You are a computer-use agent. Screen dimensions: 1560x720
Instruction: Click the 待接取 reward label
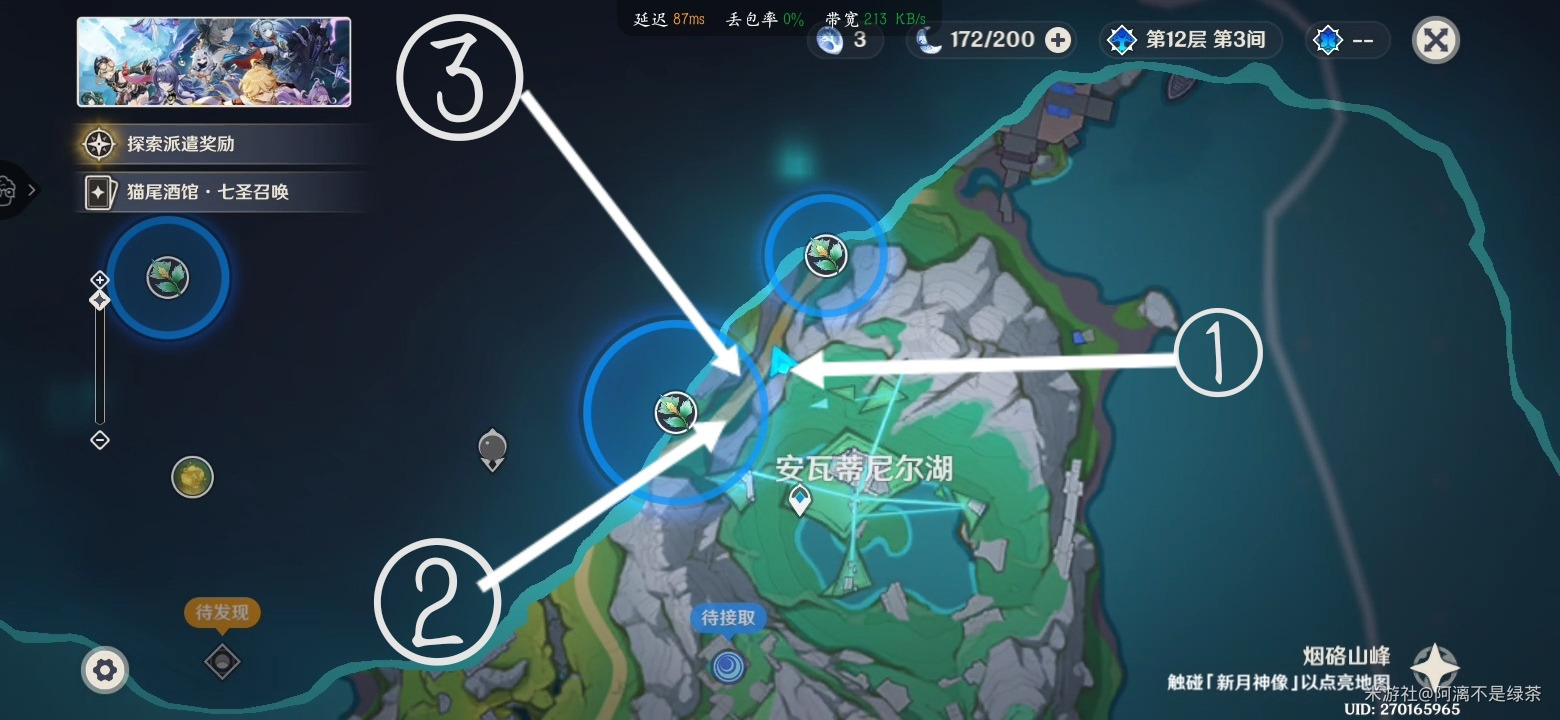(x=727, y=618)
